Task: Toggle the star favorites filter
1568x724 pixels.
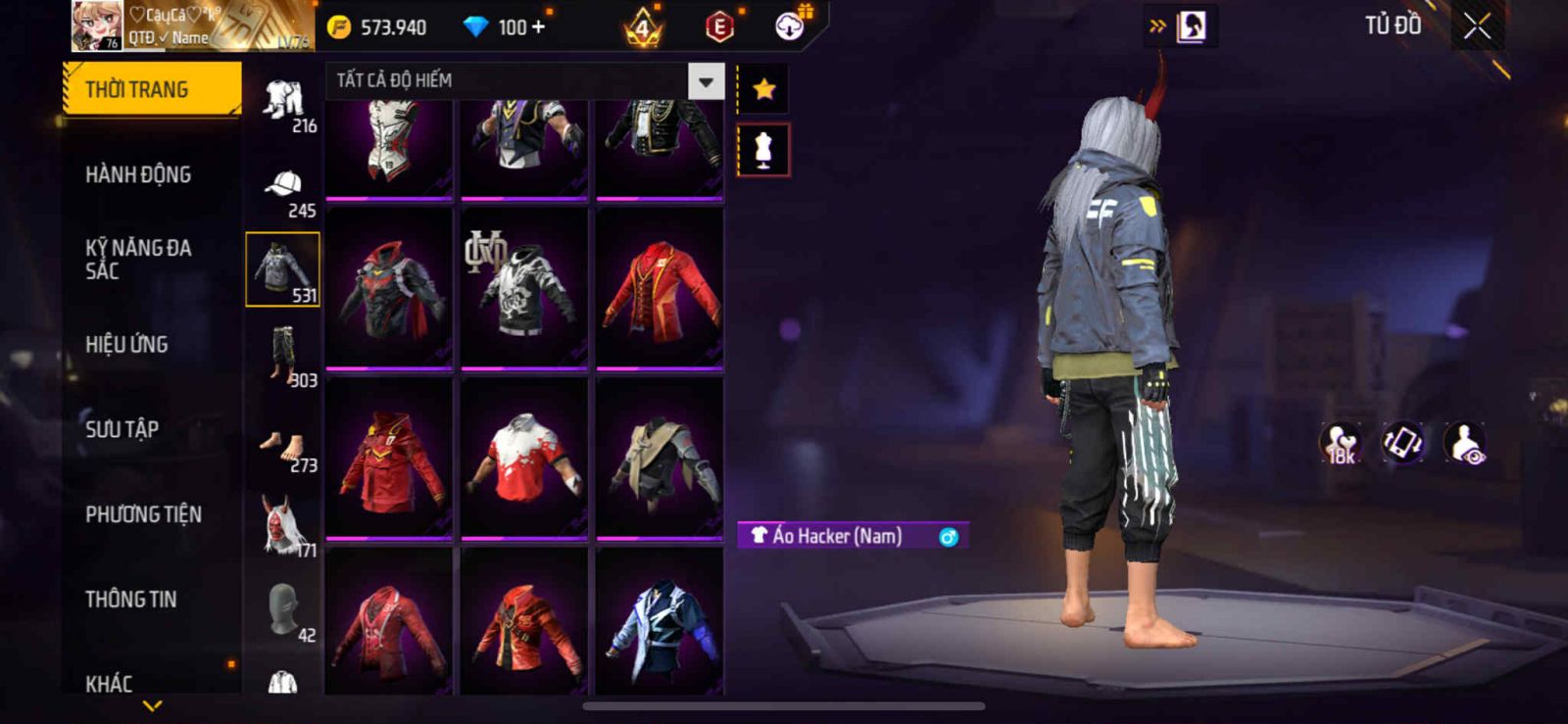Action: [x=763, y=90]
